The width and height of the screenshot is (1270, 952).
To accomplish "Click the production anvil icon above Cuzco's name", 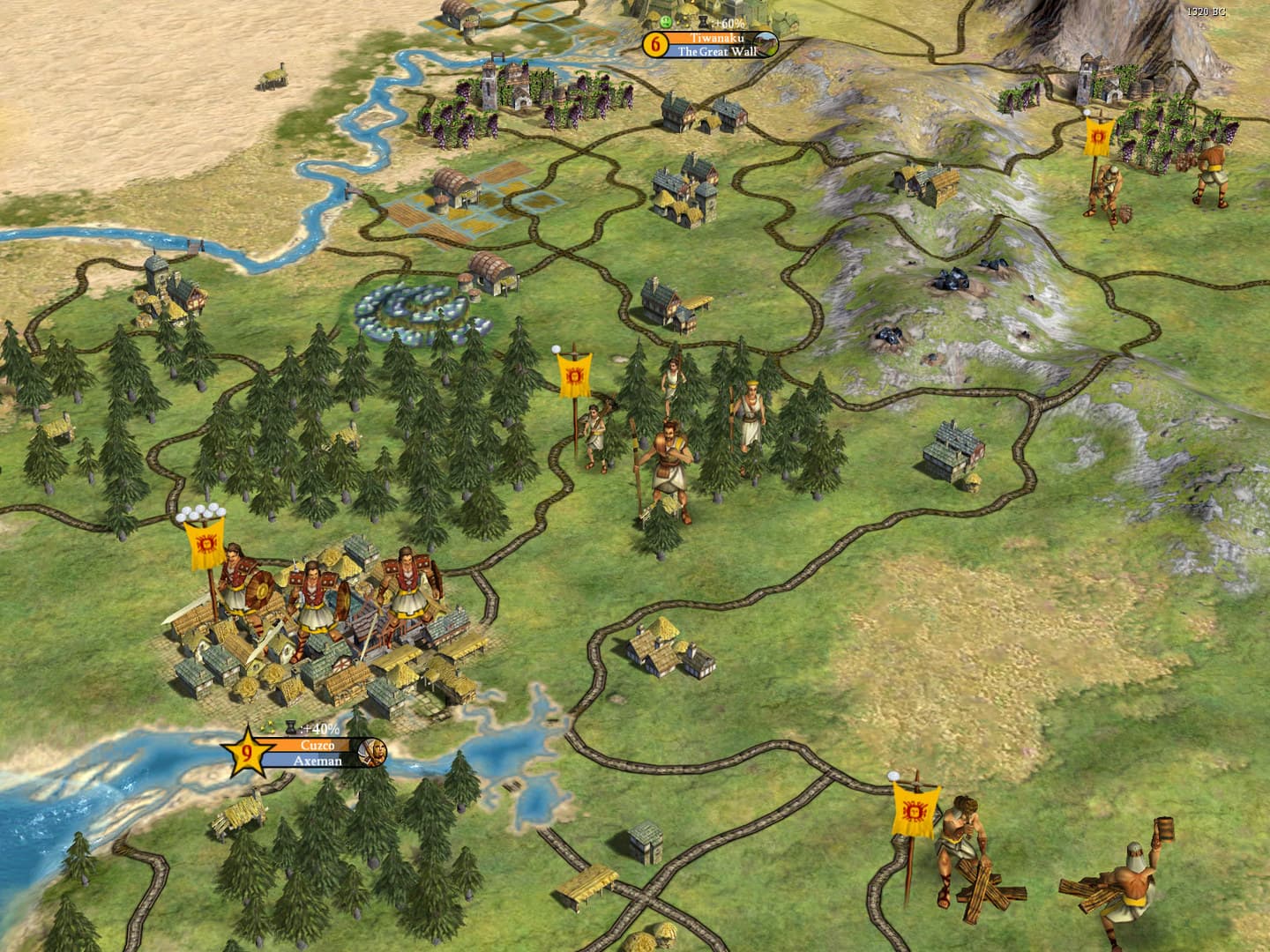I will coord(291,726).
